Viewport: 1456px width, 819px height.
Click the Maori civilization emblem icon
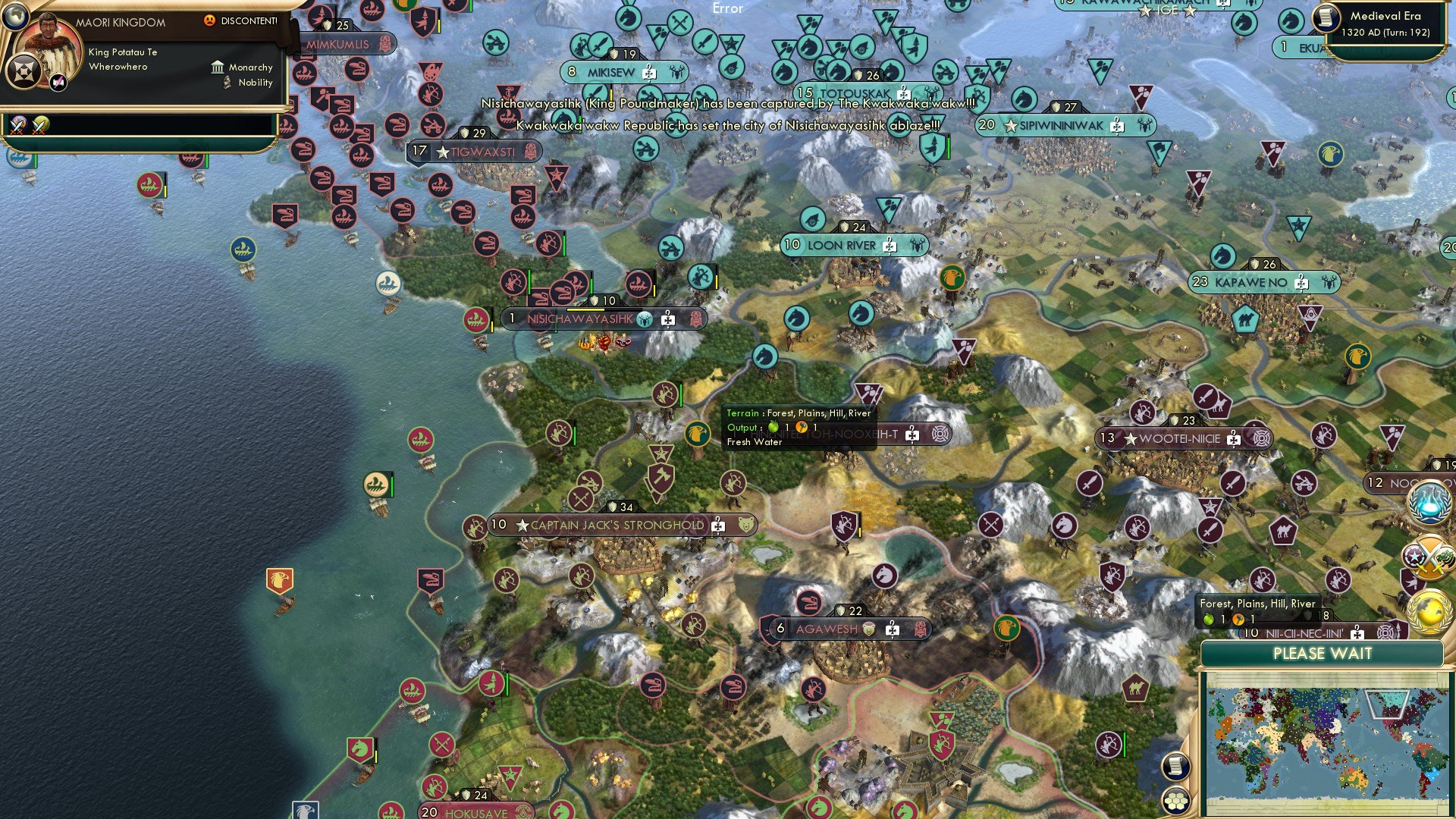point(23,73)
